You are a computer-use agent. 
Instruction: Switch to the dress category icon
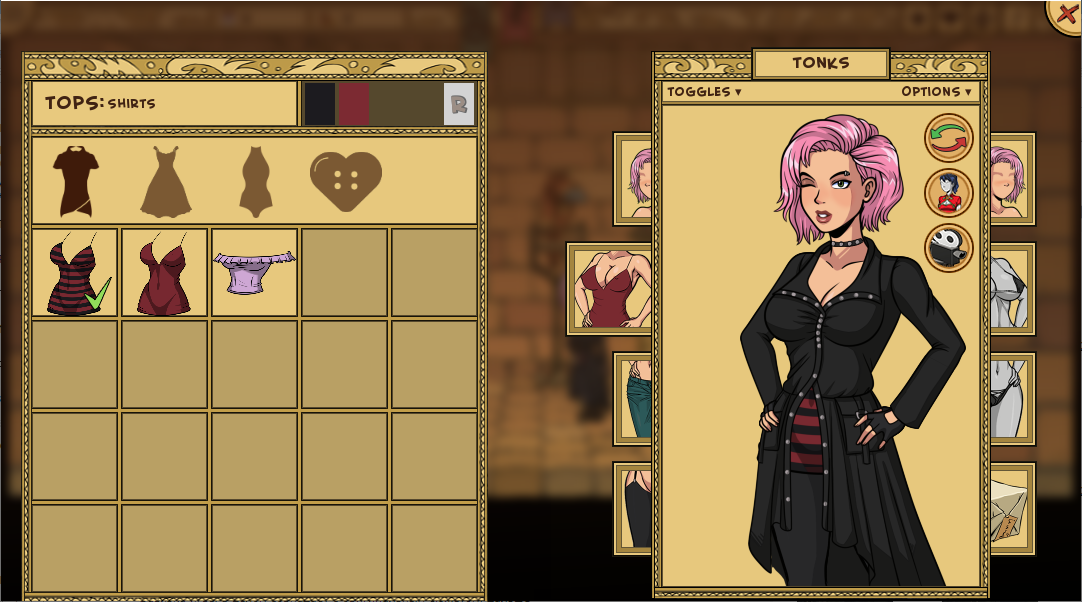tap(165, 181)
